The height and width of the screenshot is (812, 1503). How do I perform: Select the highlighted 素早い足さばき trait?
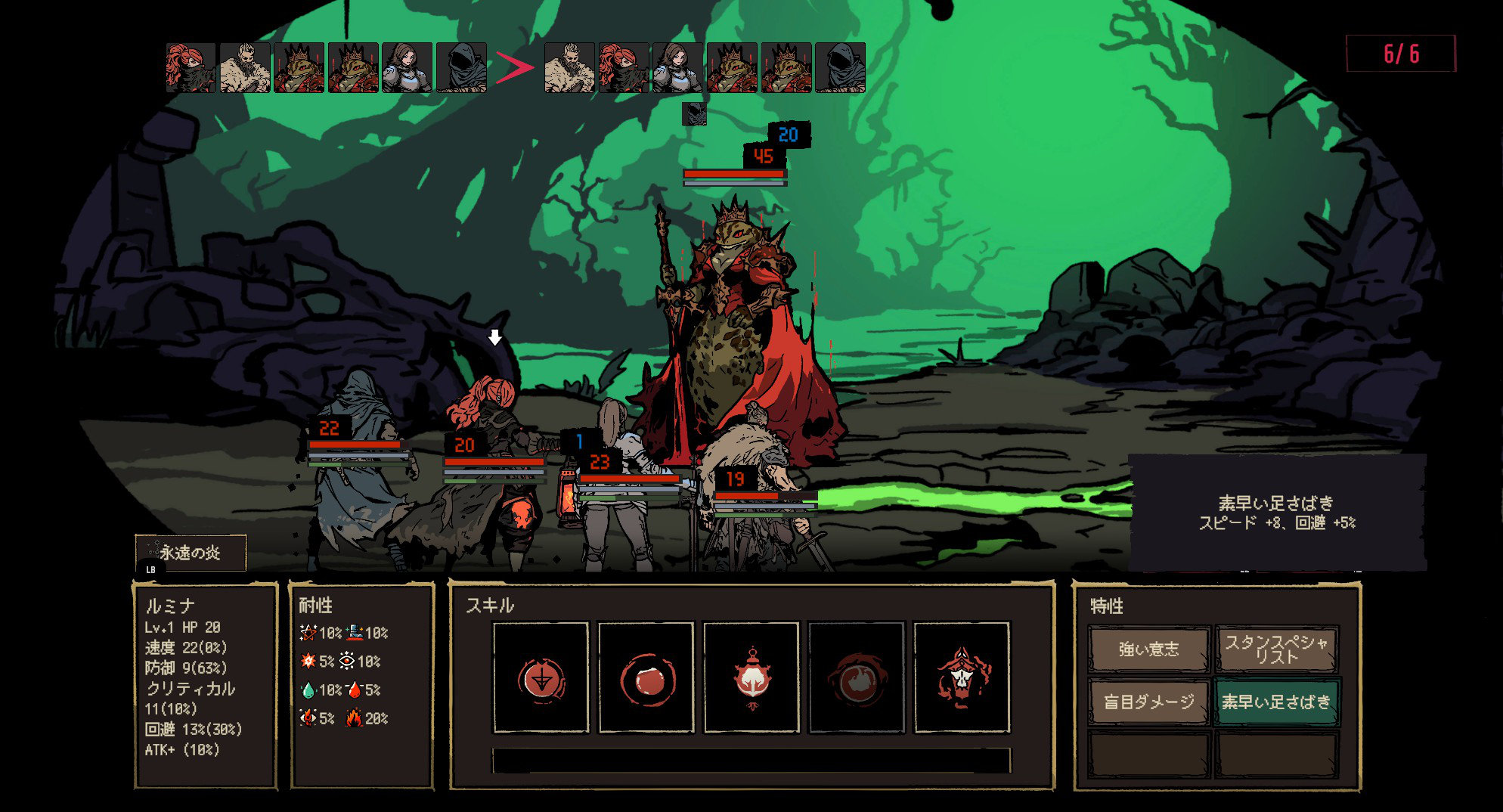(x=1276, y=702)
